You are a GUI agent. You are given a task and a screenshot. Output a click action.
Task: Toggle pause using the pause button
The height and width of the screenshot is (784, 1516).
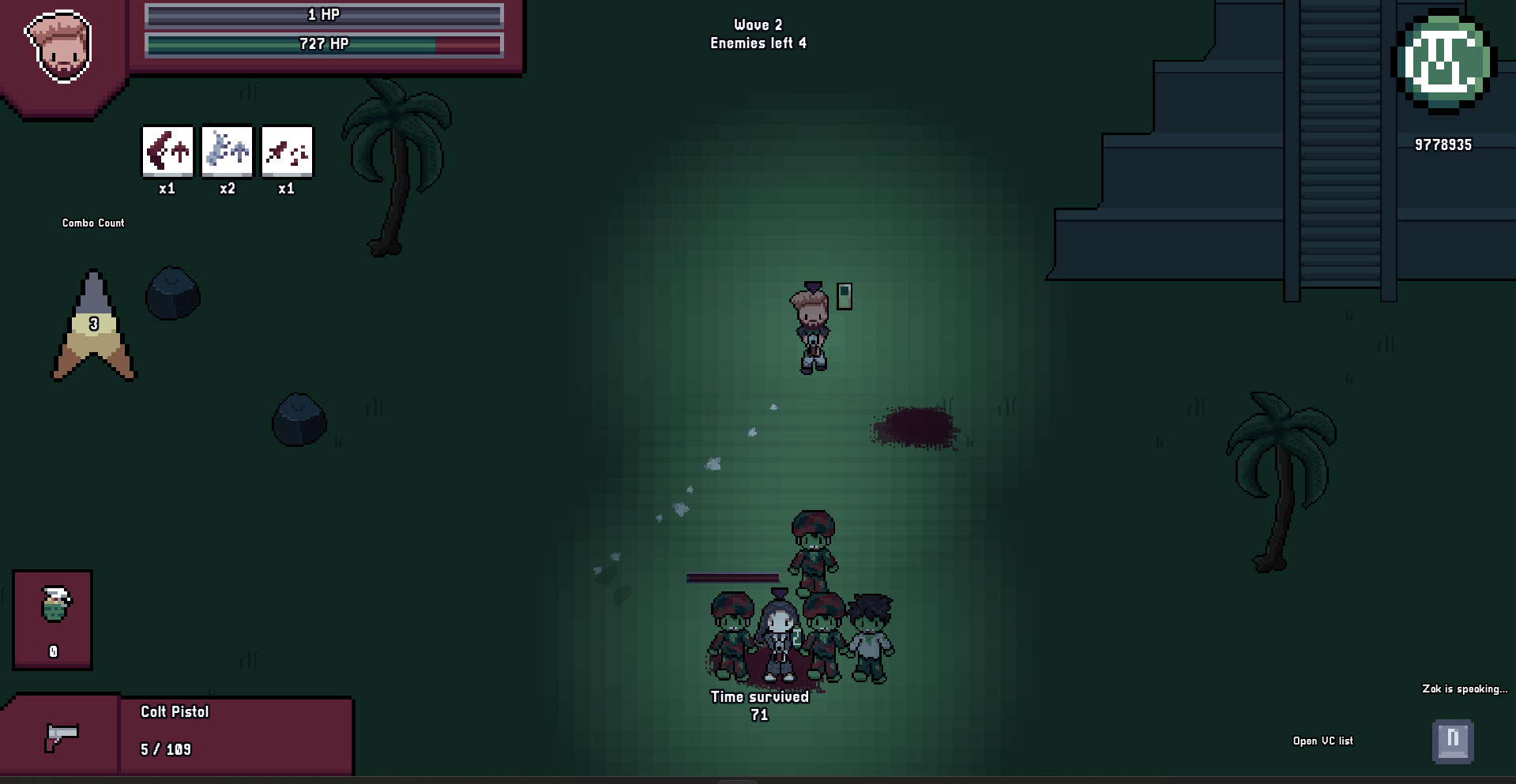point(1454,741)
